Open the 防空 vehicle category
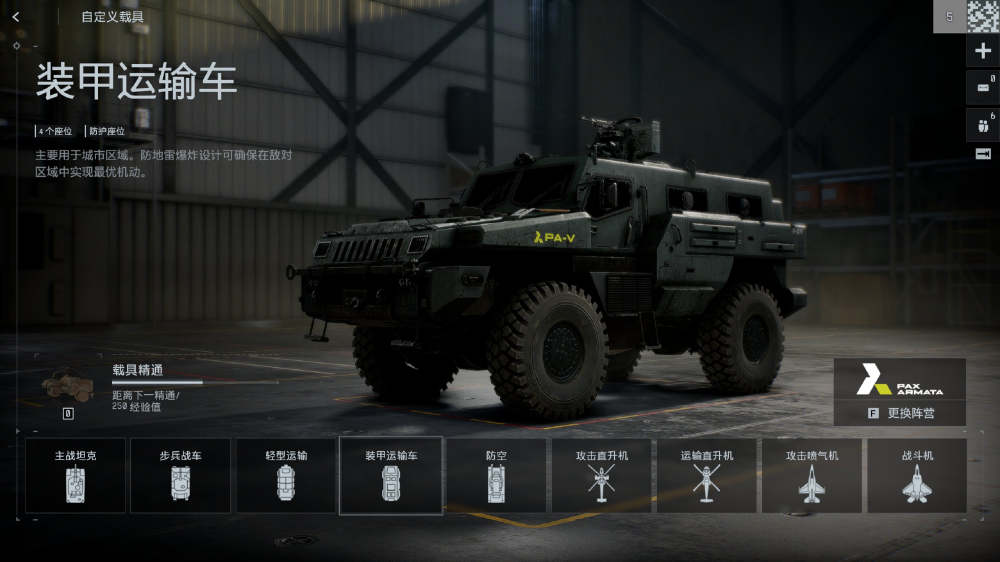 [x=496, y=475]
